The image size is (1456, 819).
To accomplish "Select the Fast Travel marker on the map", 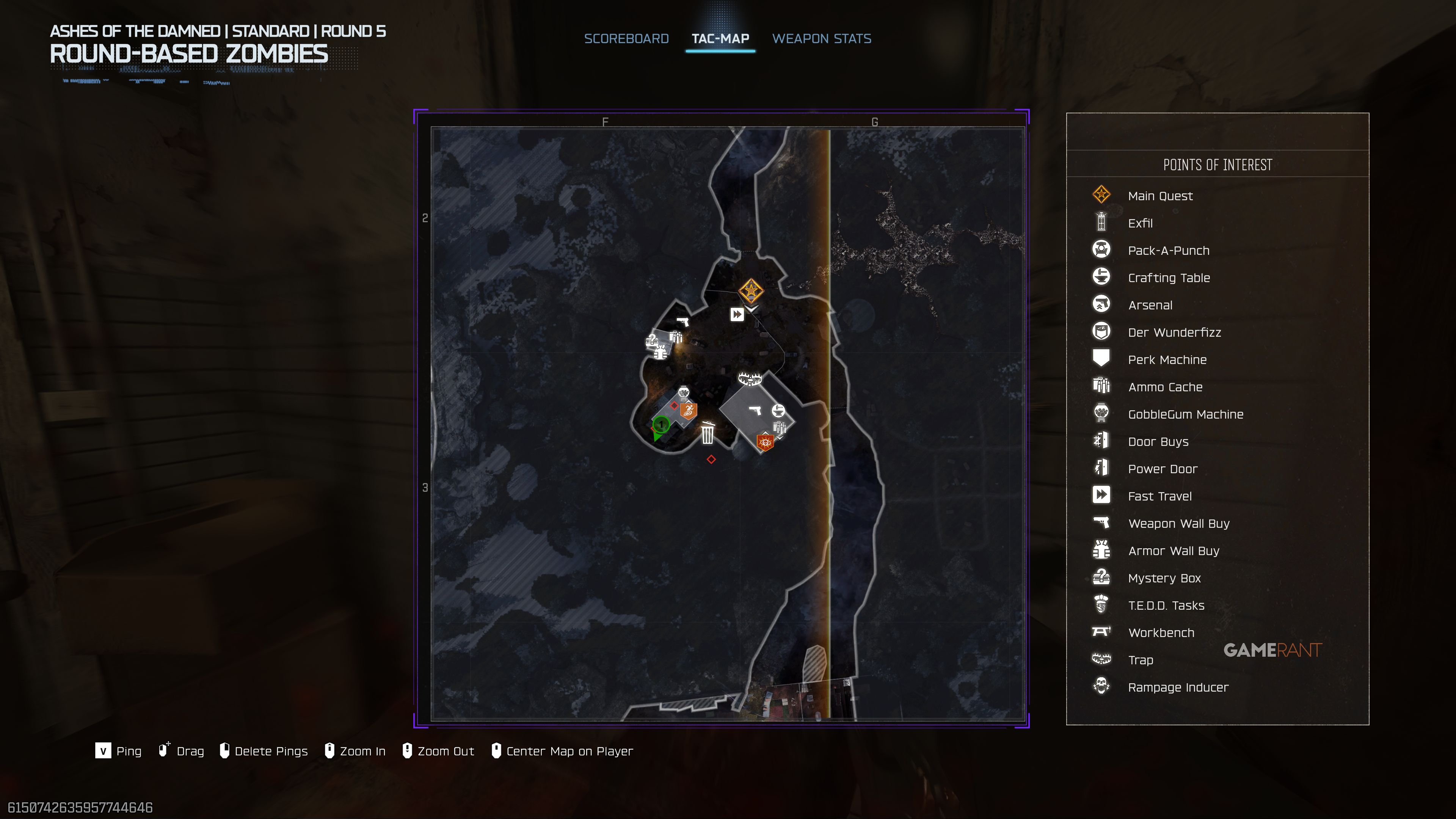I will (736, 314).
